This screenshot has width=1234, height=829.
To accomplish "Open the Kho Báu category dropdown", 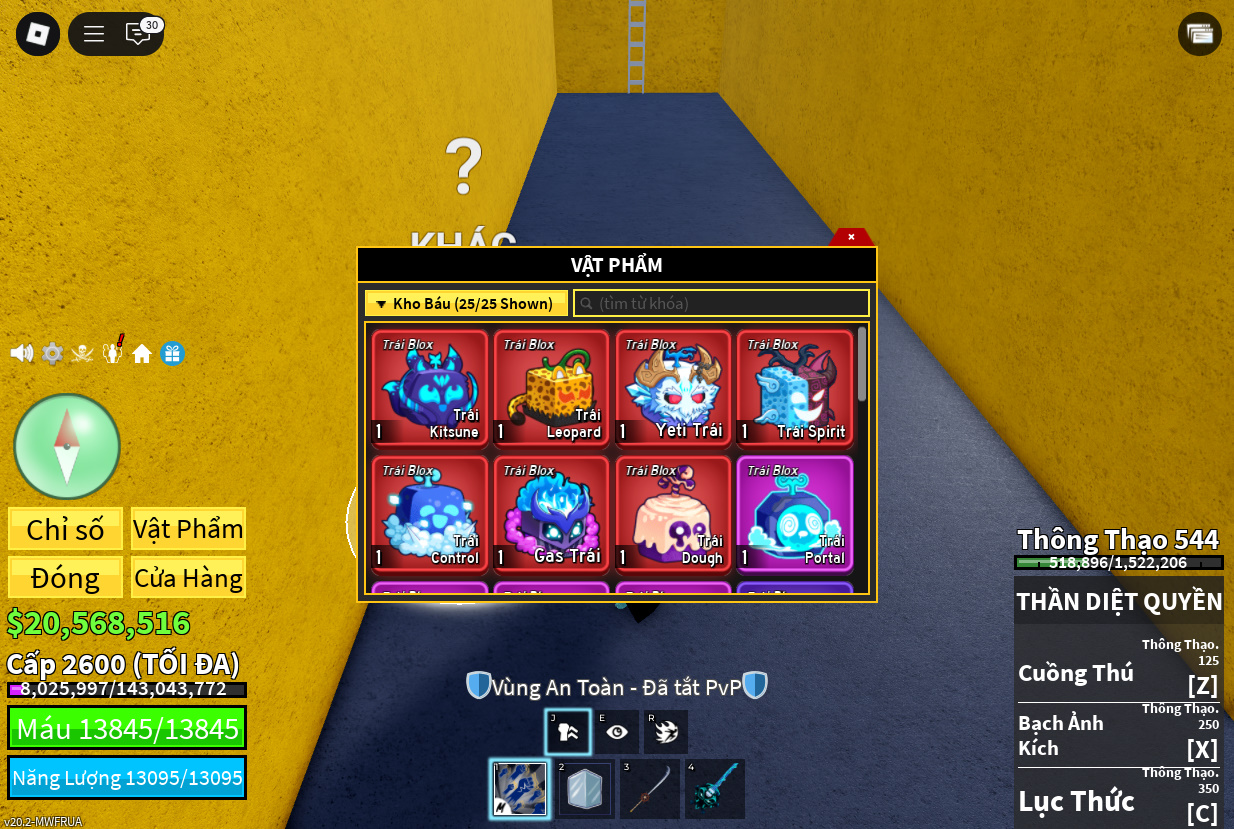I will 466,303.
